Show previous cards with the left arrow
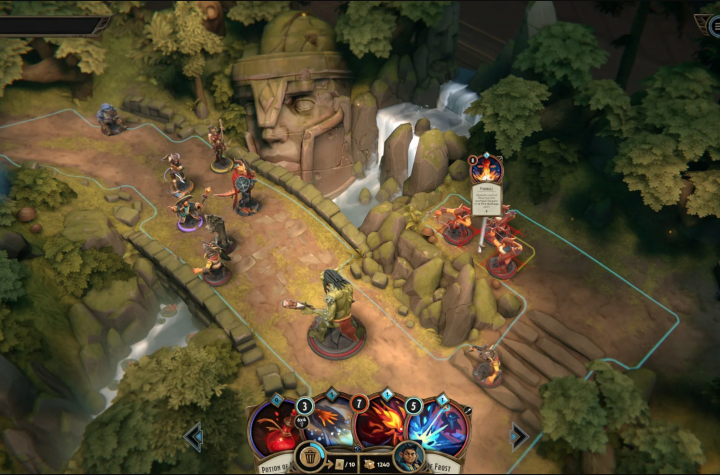The height and width of the screenshot is (475, 720). [194, 436]
